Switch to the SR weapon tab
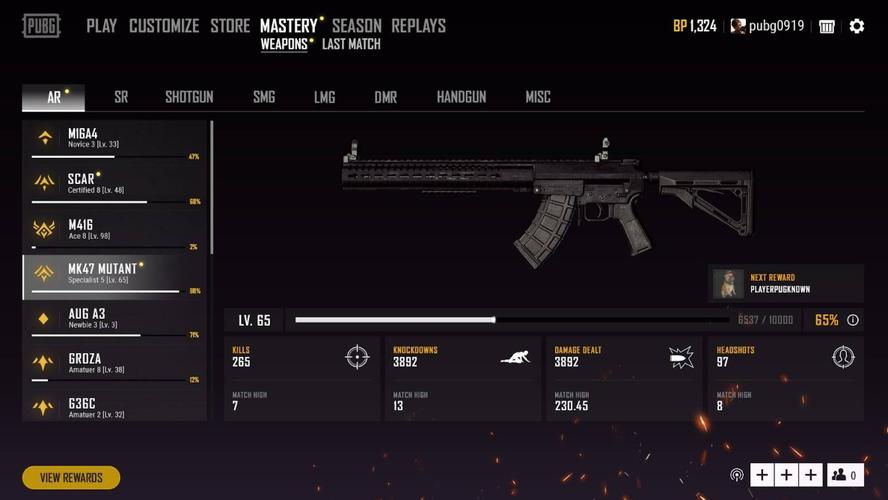This screenshot has height=500, width=888. (x=121, y=97)
